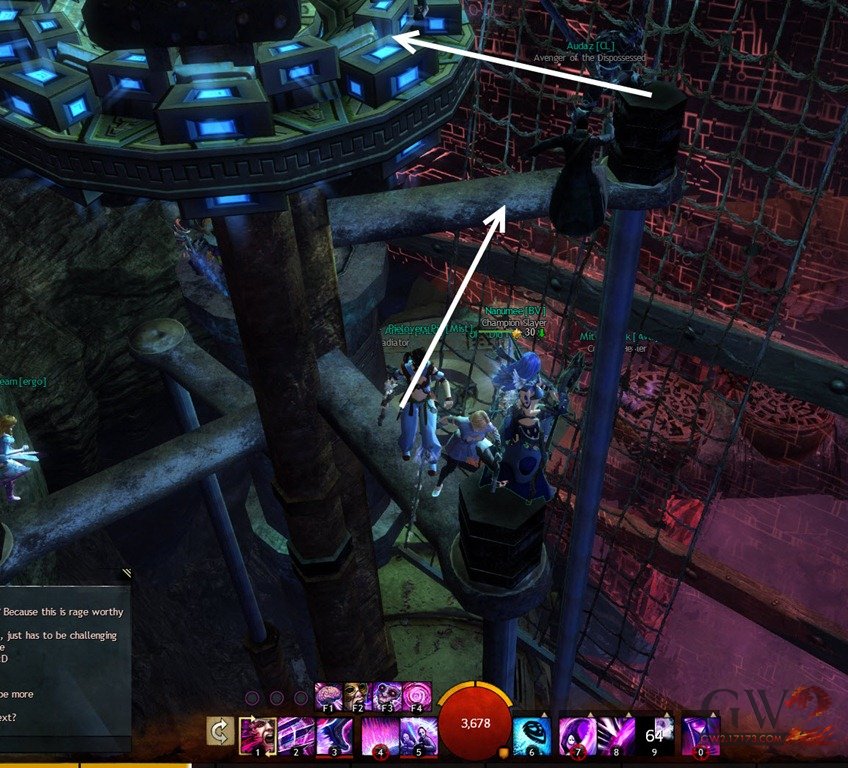
Task: Click utility skill 9 showing 64 cooldown
Action: point(657,735)
